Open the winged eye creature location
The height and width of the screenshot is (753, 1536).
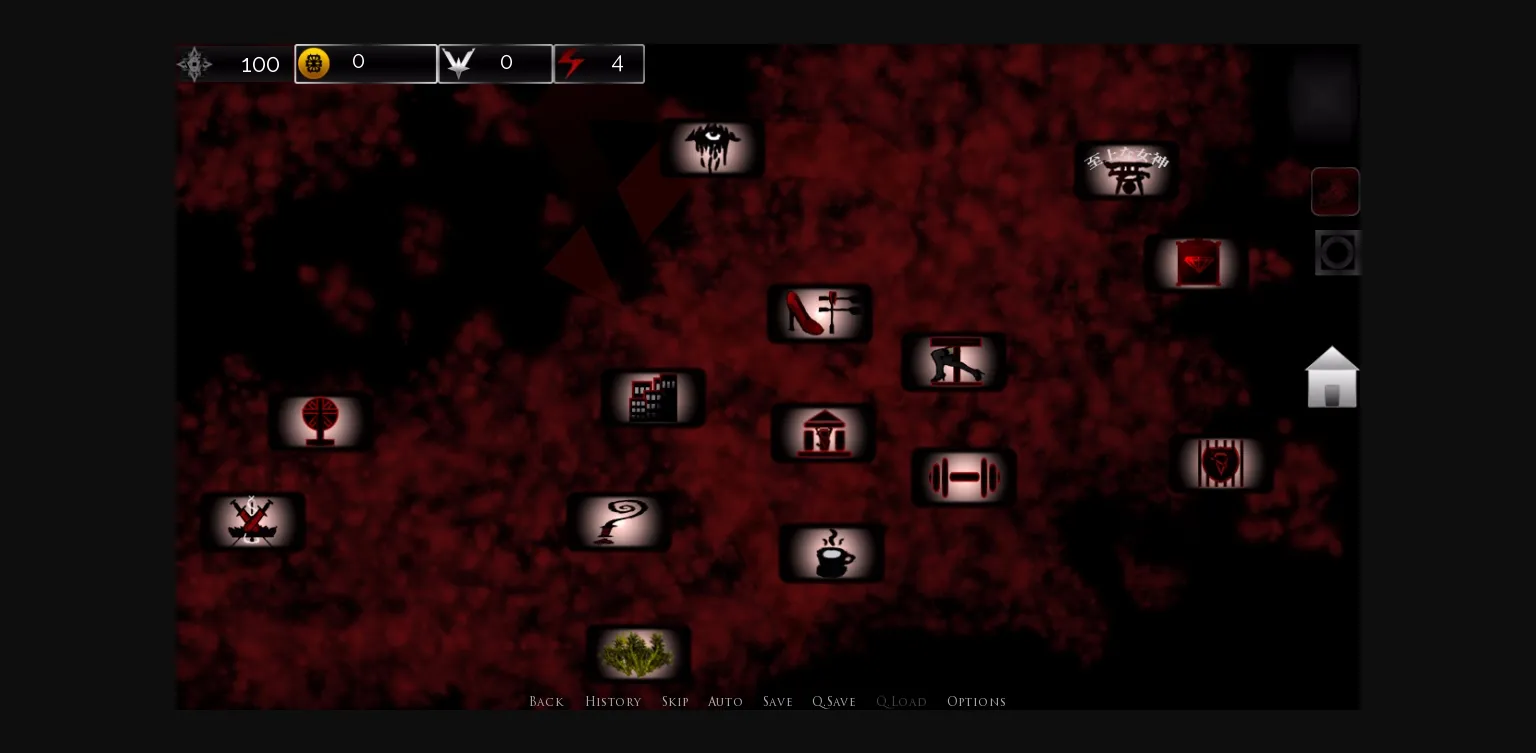pos(712,148)
